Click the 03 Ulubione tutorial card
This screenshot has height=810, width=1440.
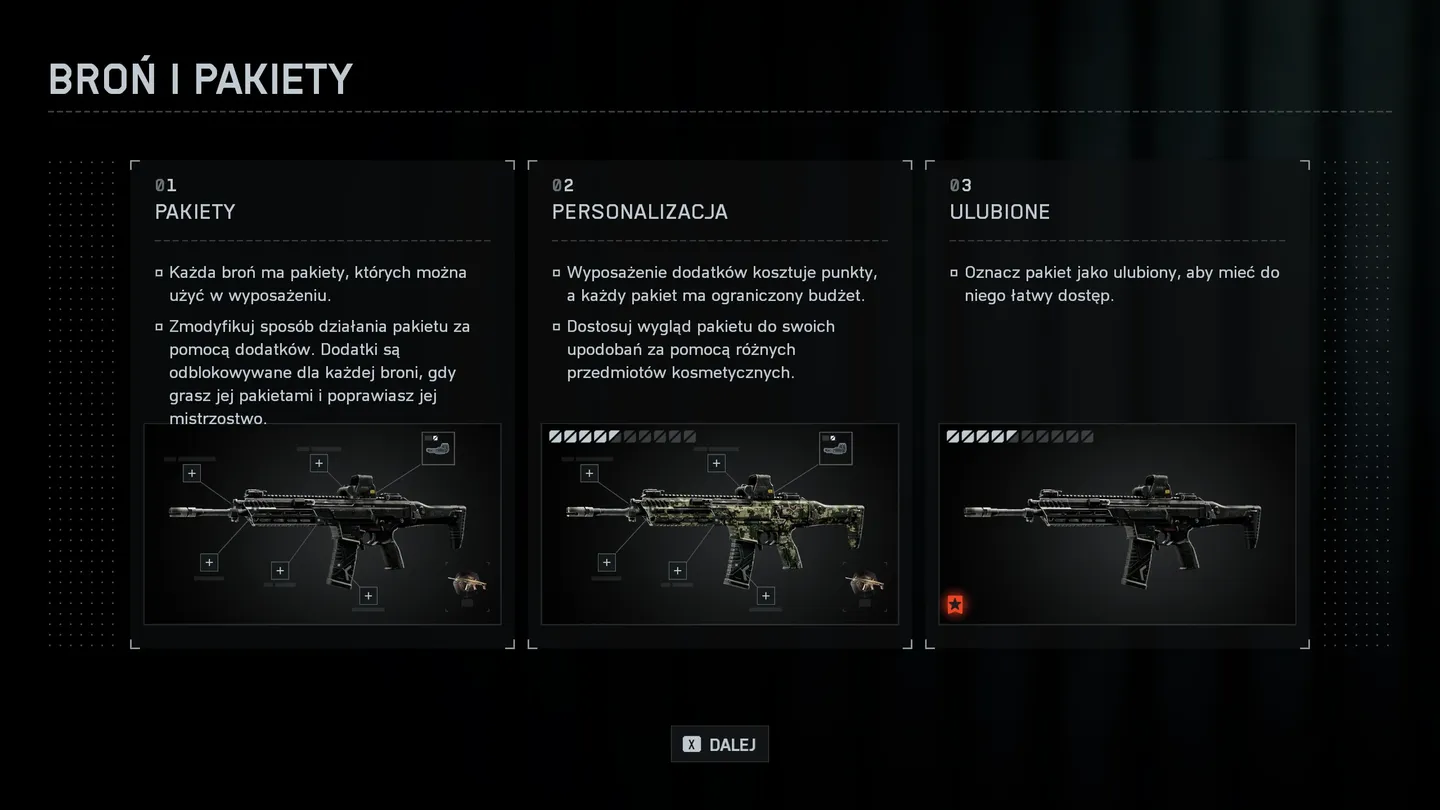1117,404
